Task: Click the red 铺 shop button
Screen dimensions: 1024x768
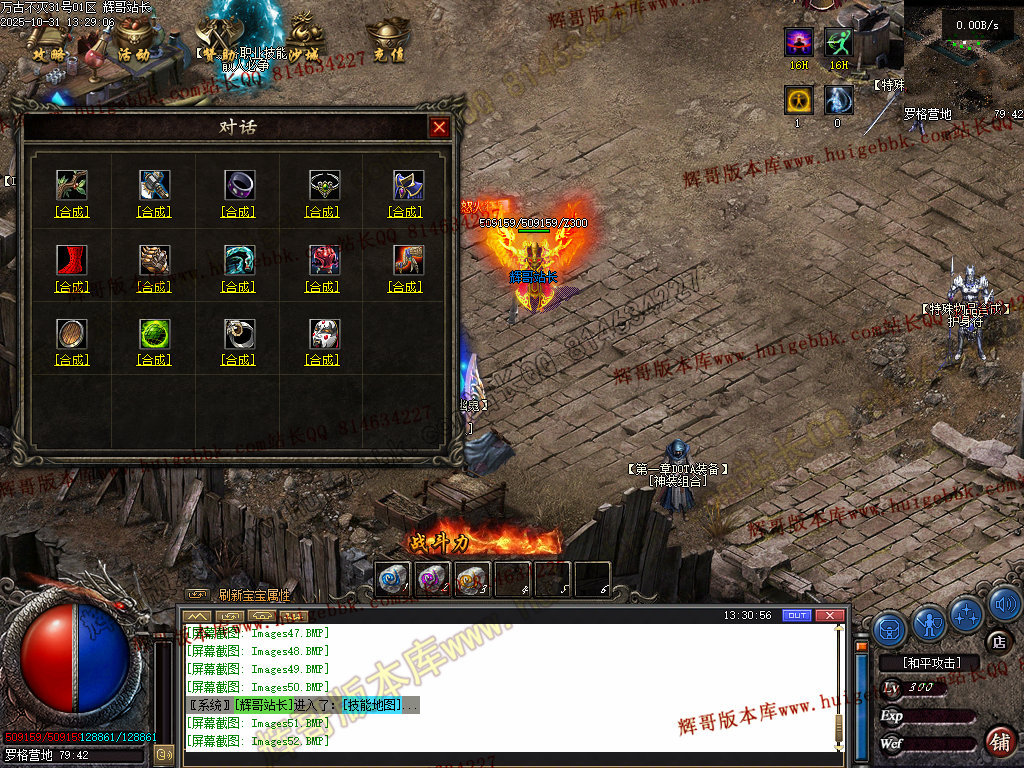Action: 997,742
